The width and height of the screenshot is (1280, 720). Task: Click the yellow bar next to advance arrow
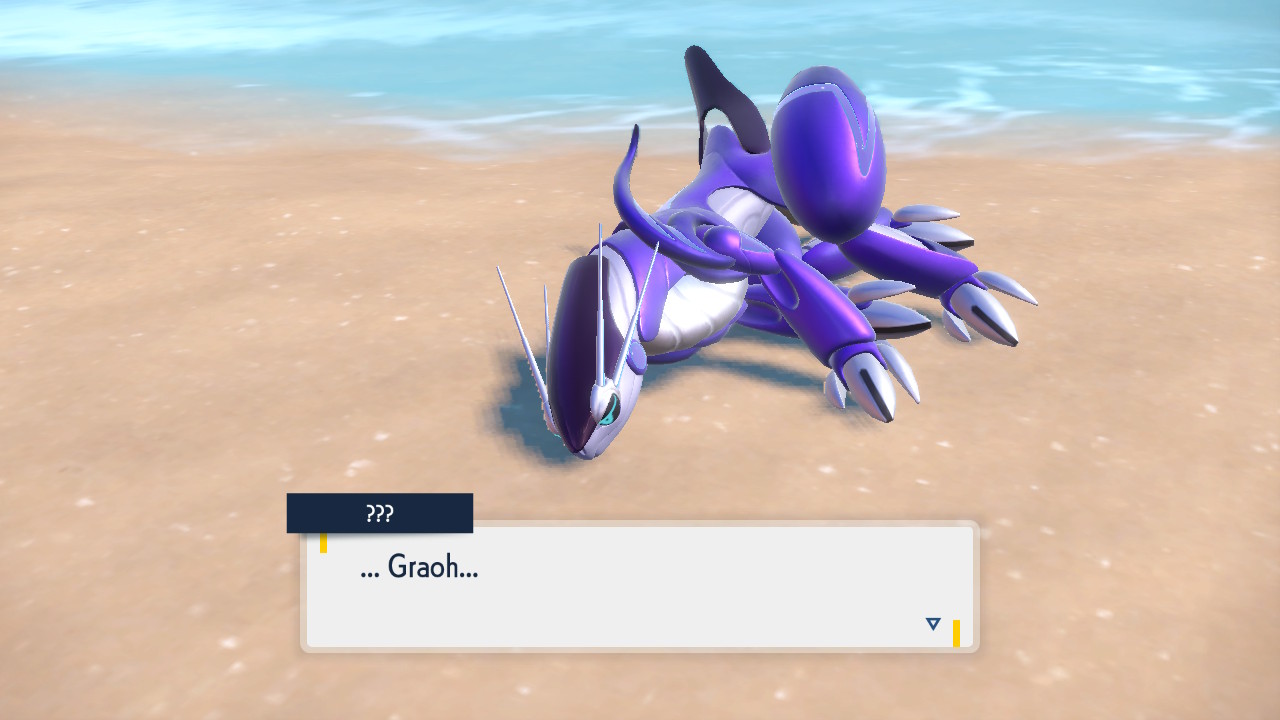(x=958, y=630)
